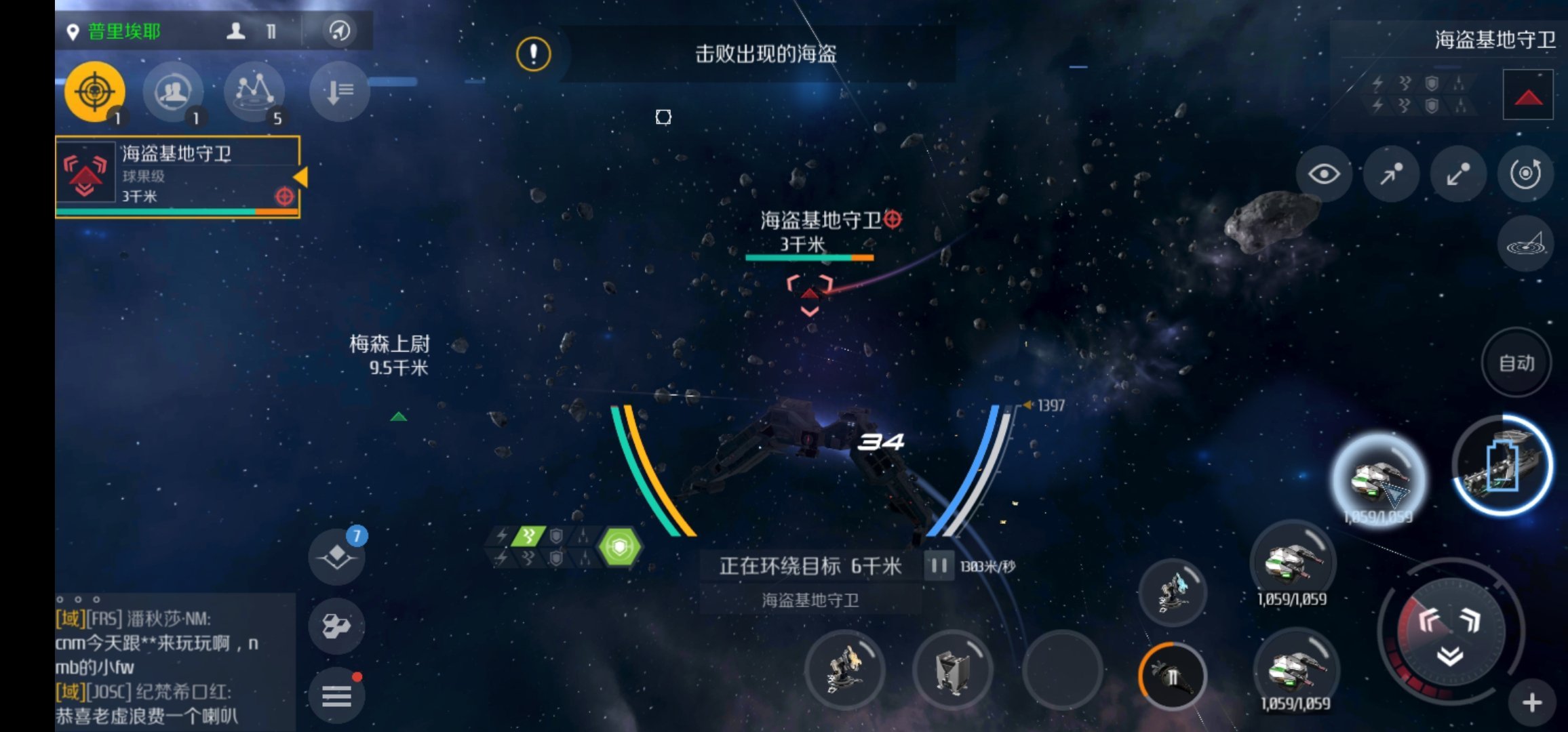Image resolution: width=1568 pixels, height=732 pixels.
Task: Open the contacts icon with badge 1
Action: click(x=174, y=91)
